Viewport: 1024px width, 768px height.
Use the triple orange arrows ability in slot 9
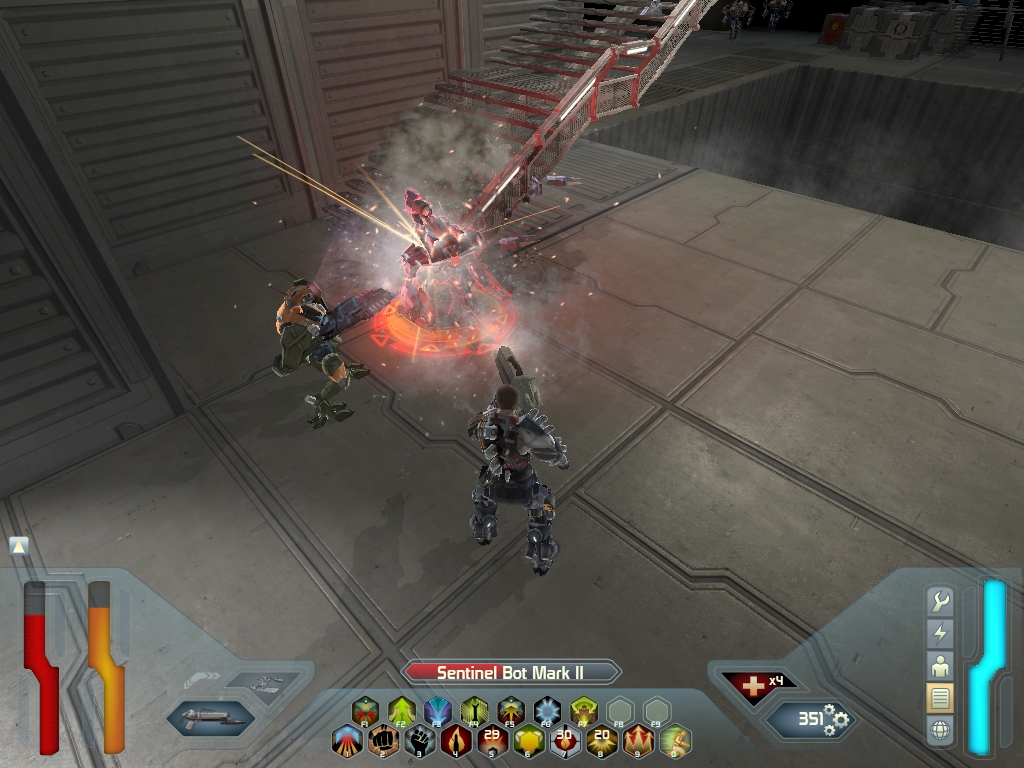pos(638,741)
